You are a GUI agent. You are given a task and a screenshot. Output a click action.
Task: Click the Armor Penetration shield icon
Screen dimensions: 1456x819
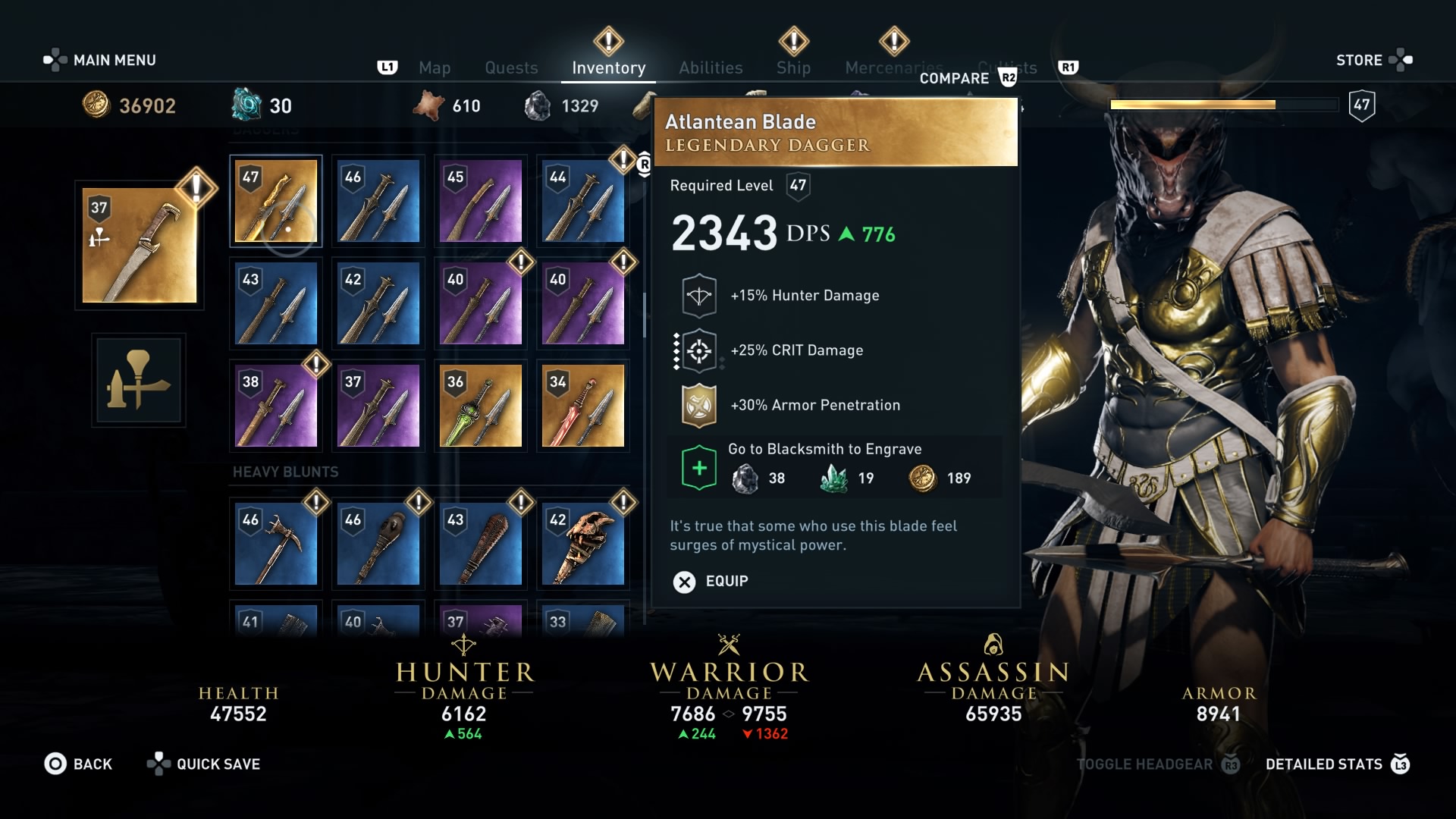[698, 404]
